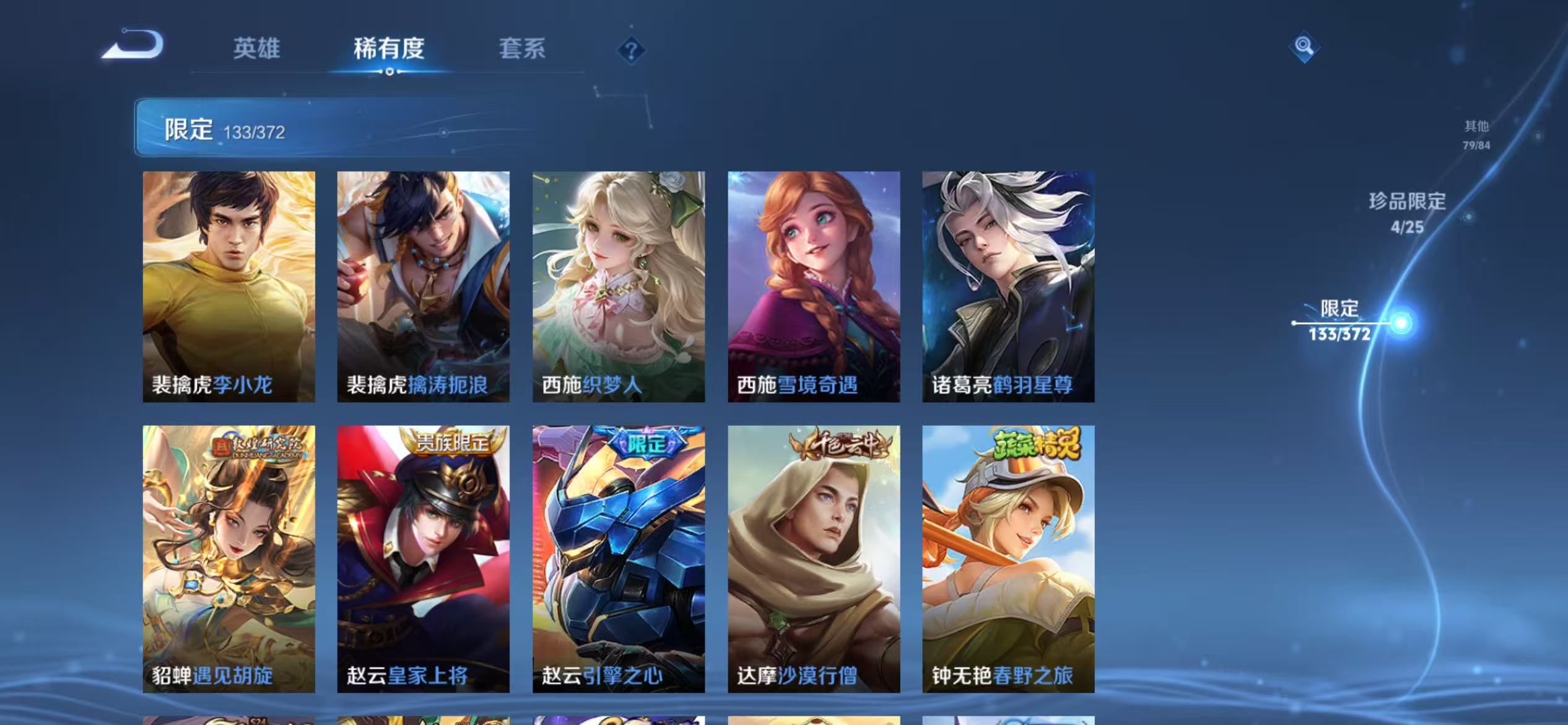The image size is (1568, 725).
Task: Select the 稀有度 tab
Action: pos(390,50)
